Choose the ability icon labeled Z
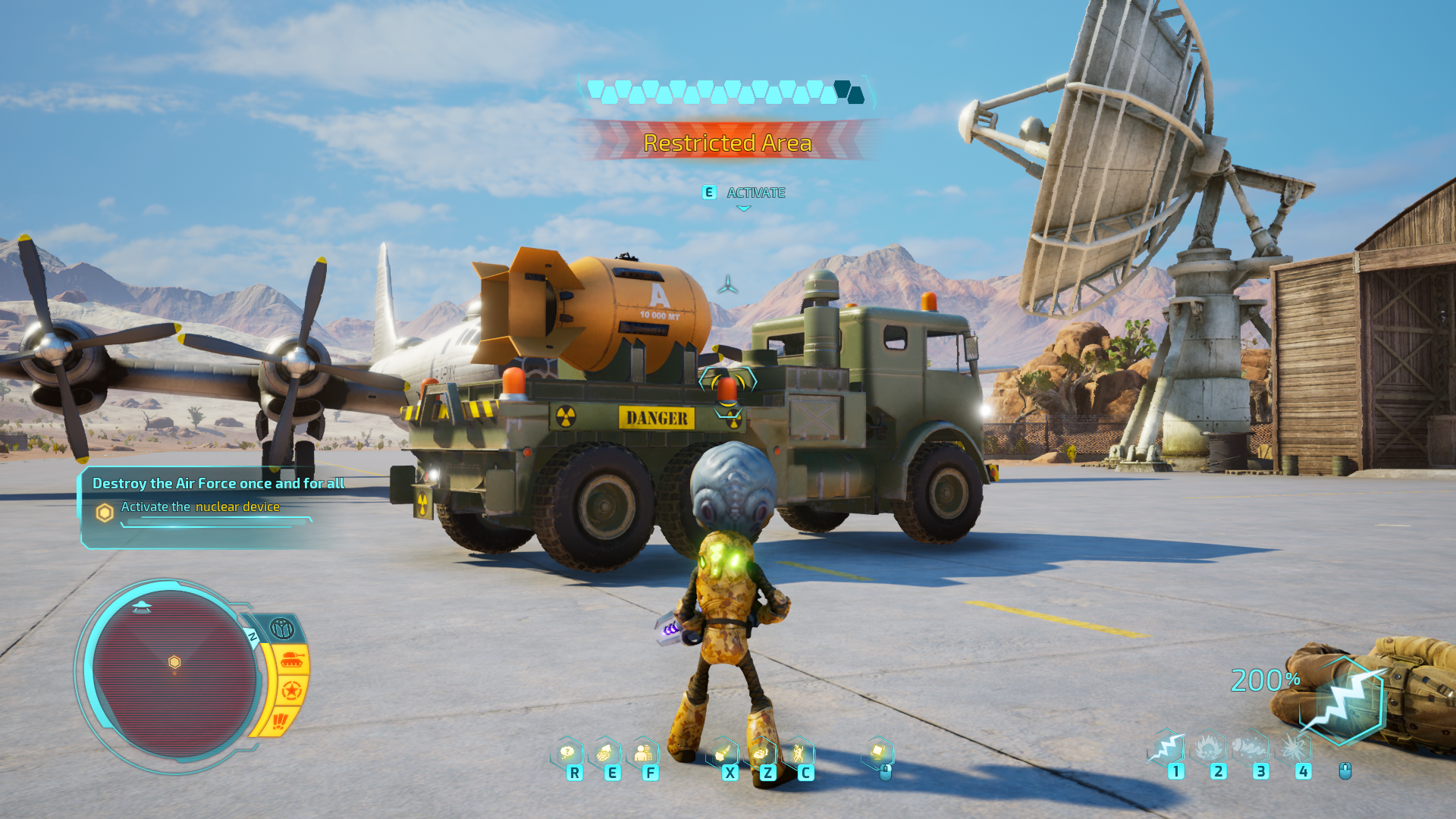Screen dimensions: 1456x819 (761, 753)
